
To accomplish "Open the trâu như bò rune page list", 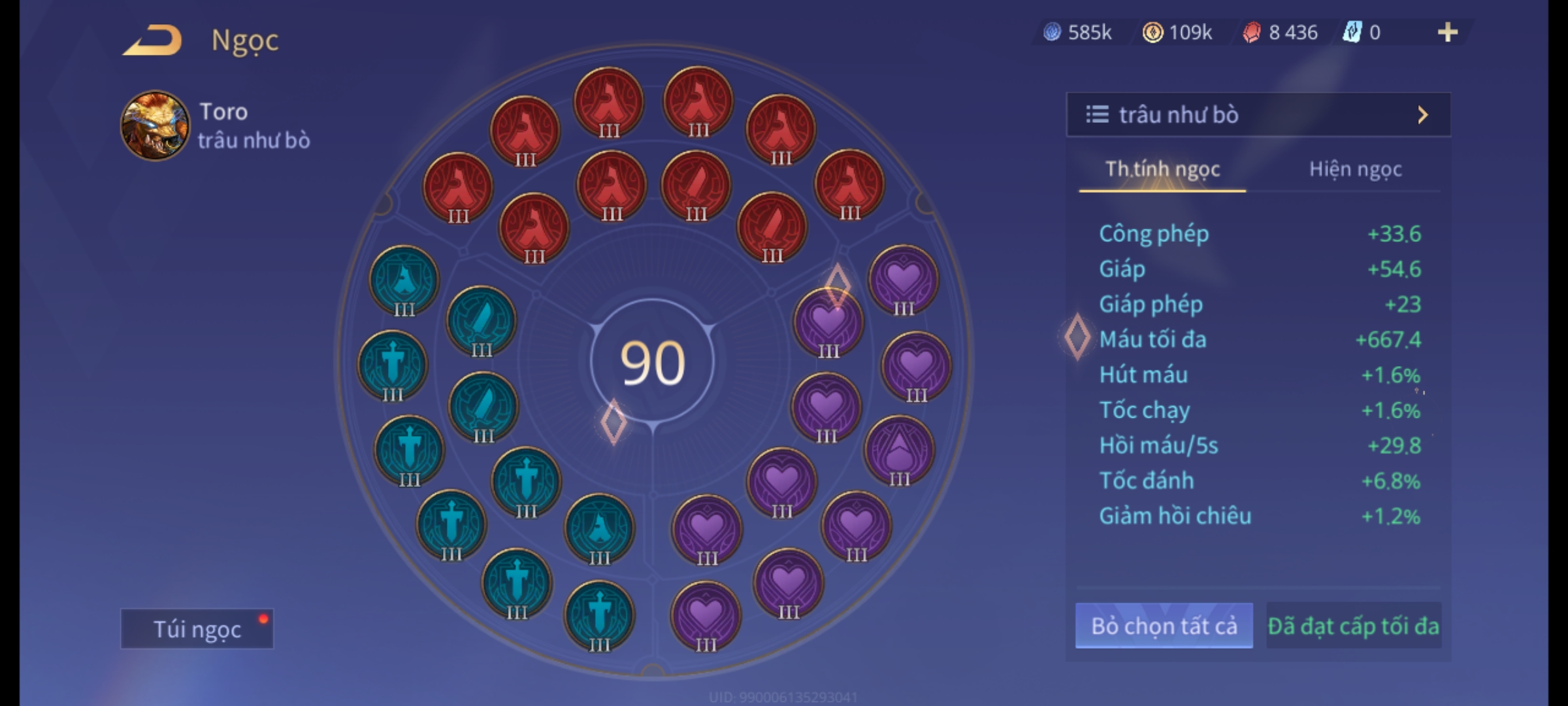I will click(1258, 115).
